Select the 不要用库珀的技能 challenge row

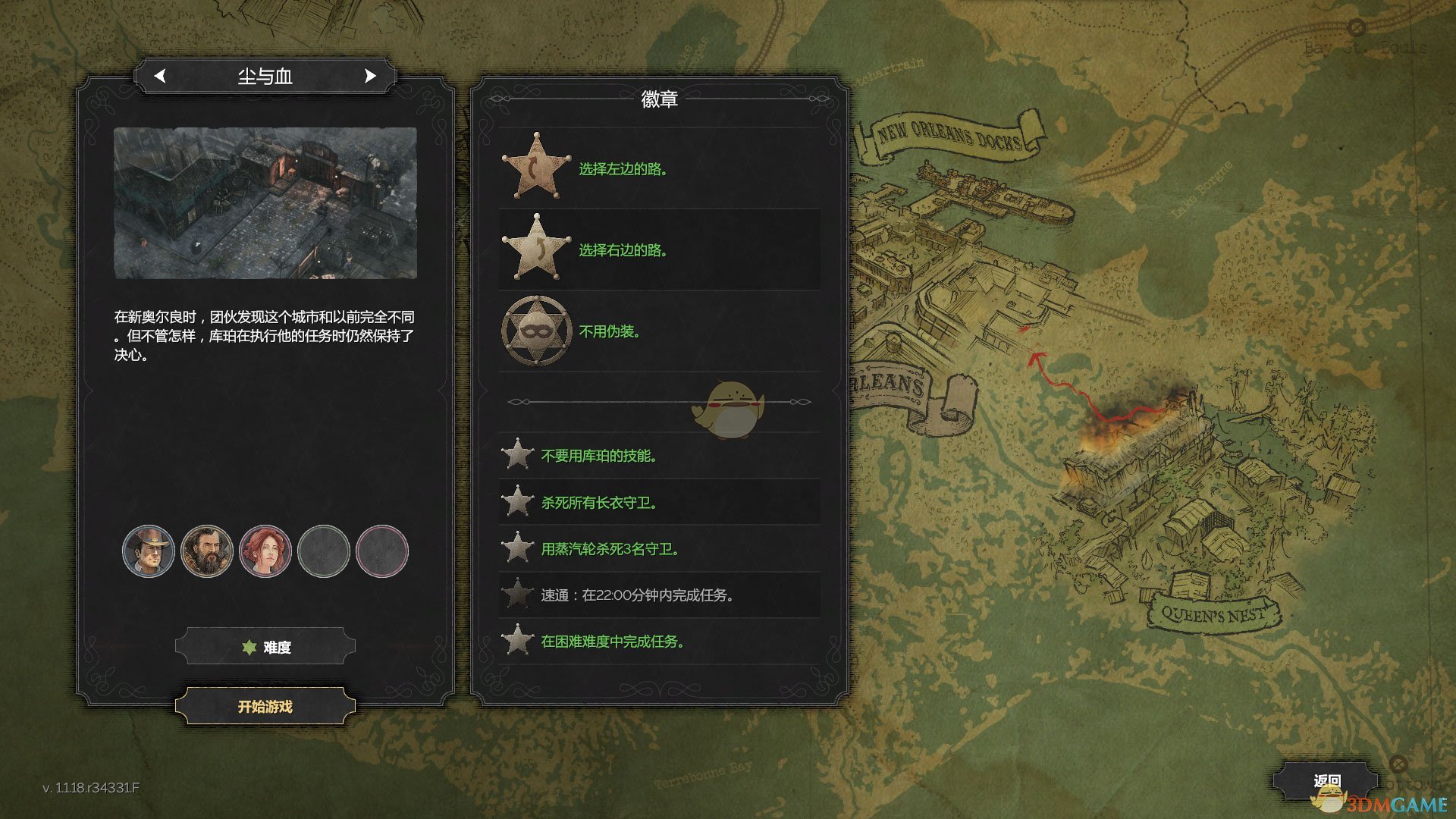point(658,456)
